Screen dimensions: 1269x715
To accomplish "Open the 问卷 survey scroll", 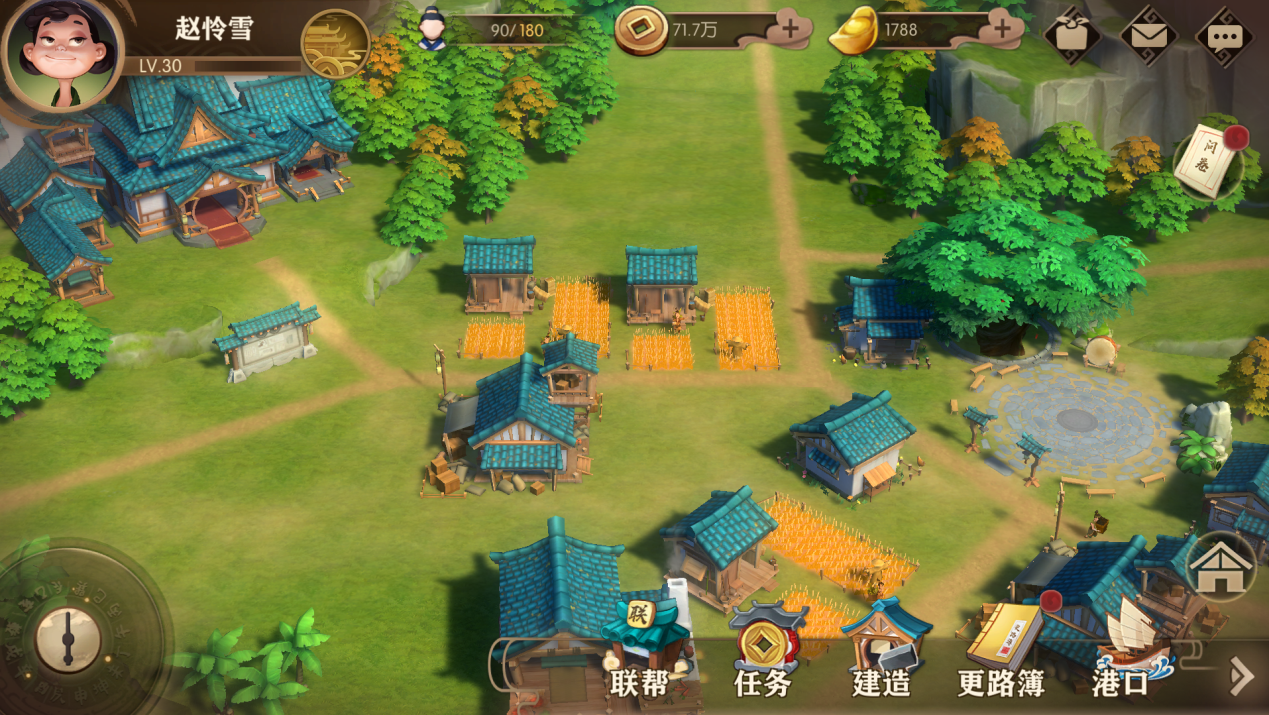I will coord(1210,160).
